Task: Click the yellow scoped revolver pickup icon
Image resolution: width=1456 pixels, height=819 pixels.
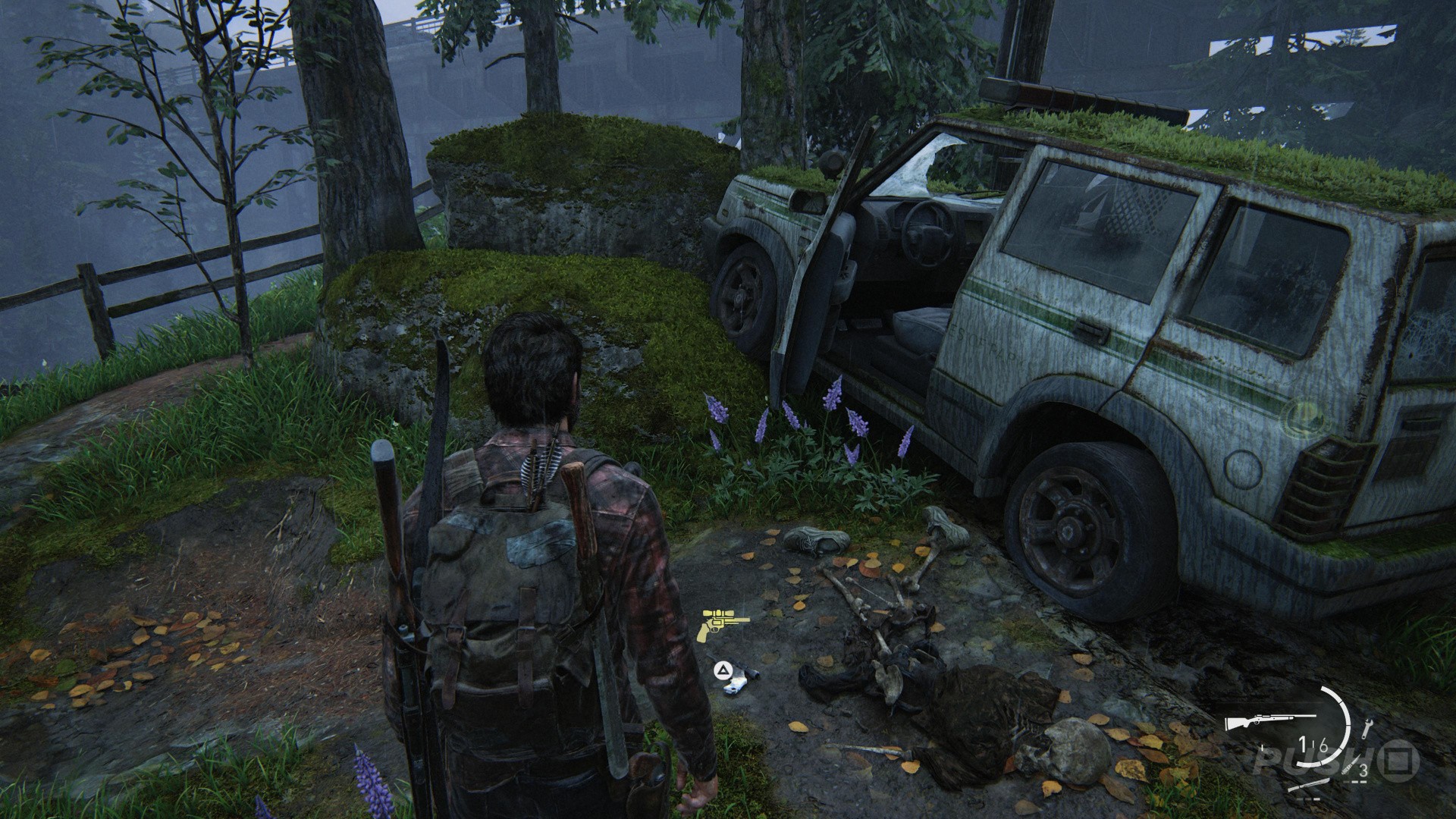Action: coord(726,624)
